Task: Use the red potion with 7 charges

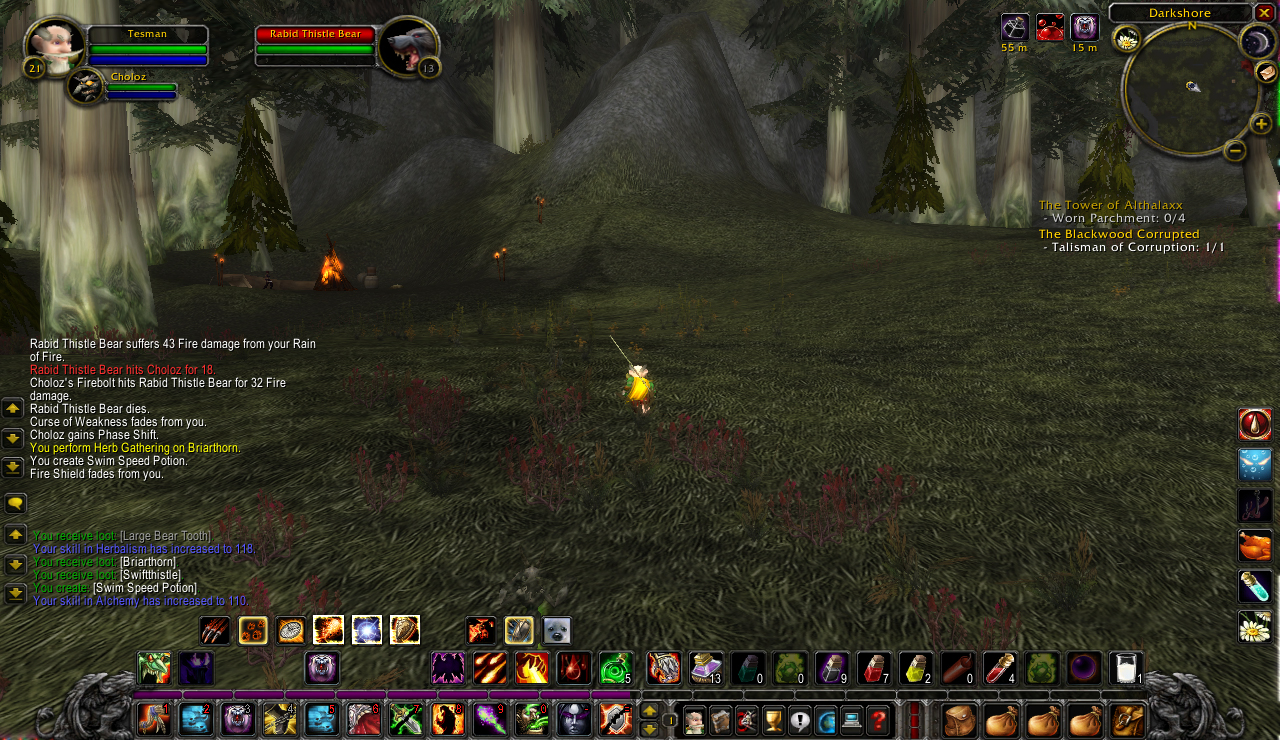Action: tap(873, 668)
